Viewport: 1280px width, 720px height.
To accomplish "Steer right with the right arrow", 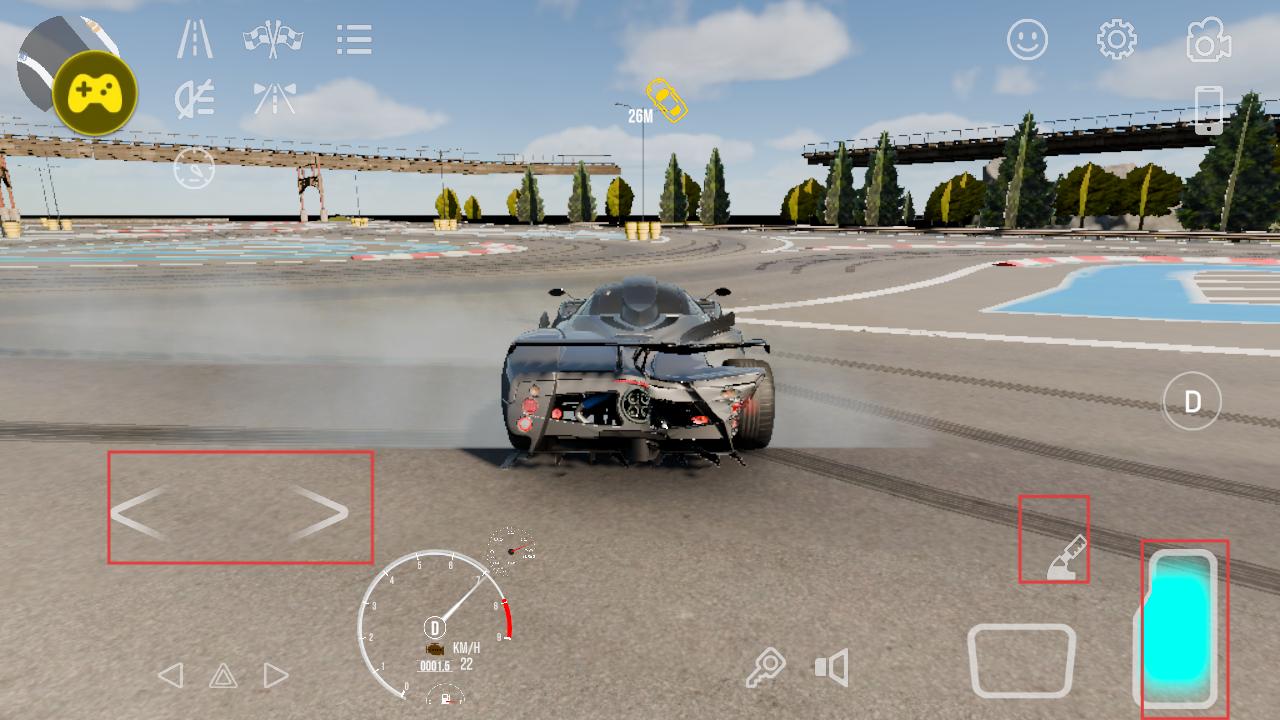I will pyautogui.click(x=320, y=513).
